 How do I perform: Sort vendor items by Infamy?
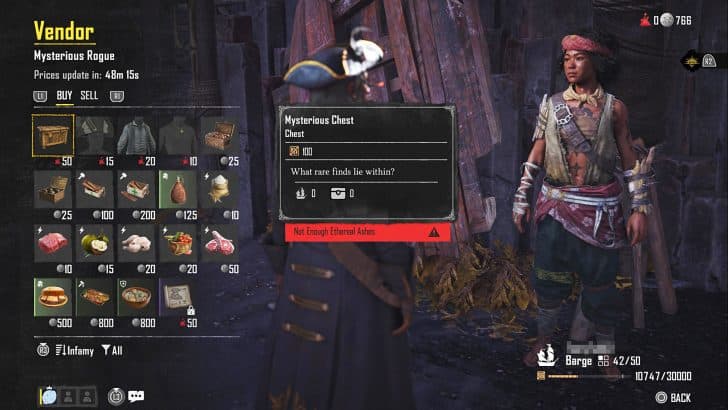73,350
